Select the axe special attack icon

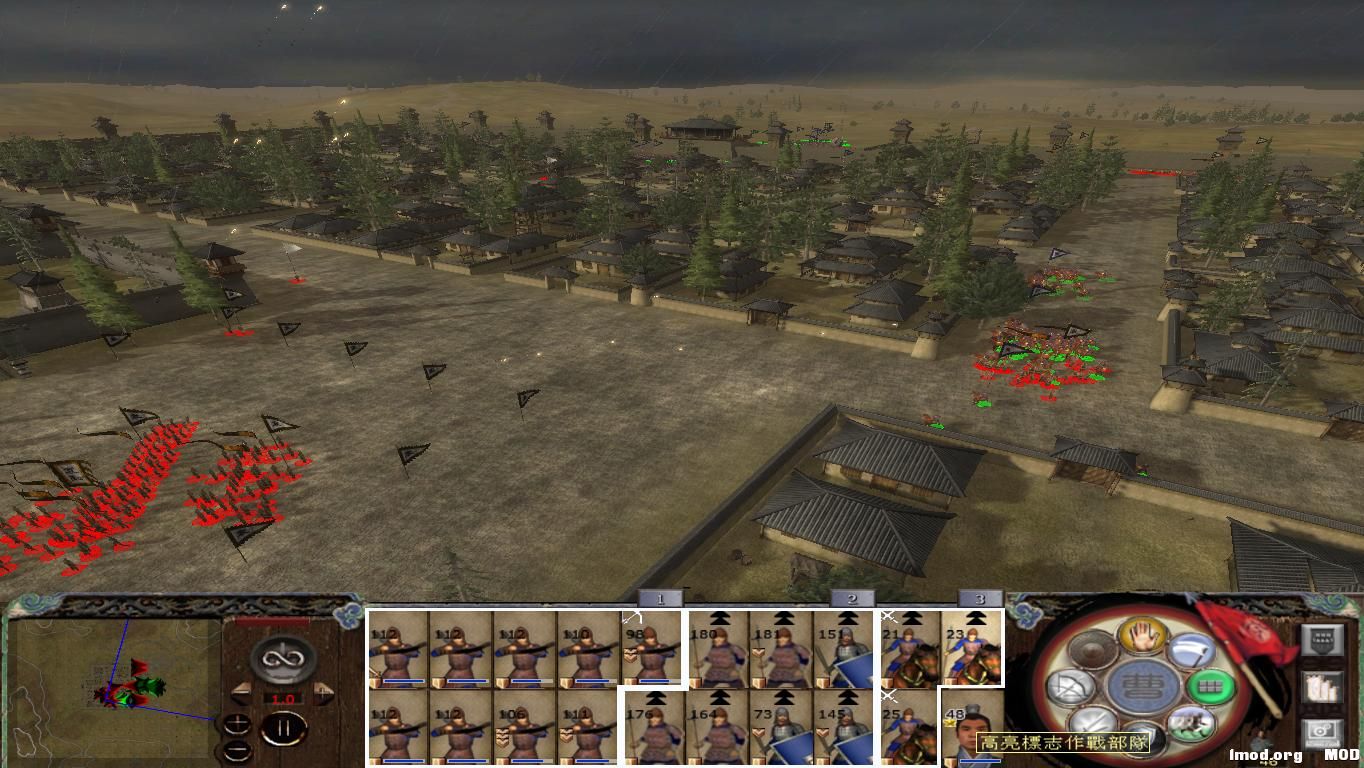[x=1192, y=651]
